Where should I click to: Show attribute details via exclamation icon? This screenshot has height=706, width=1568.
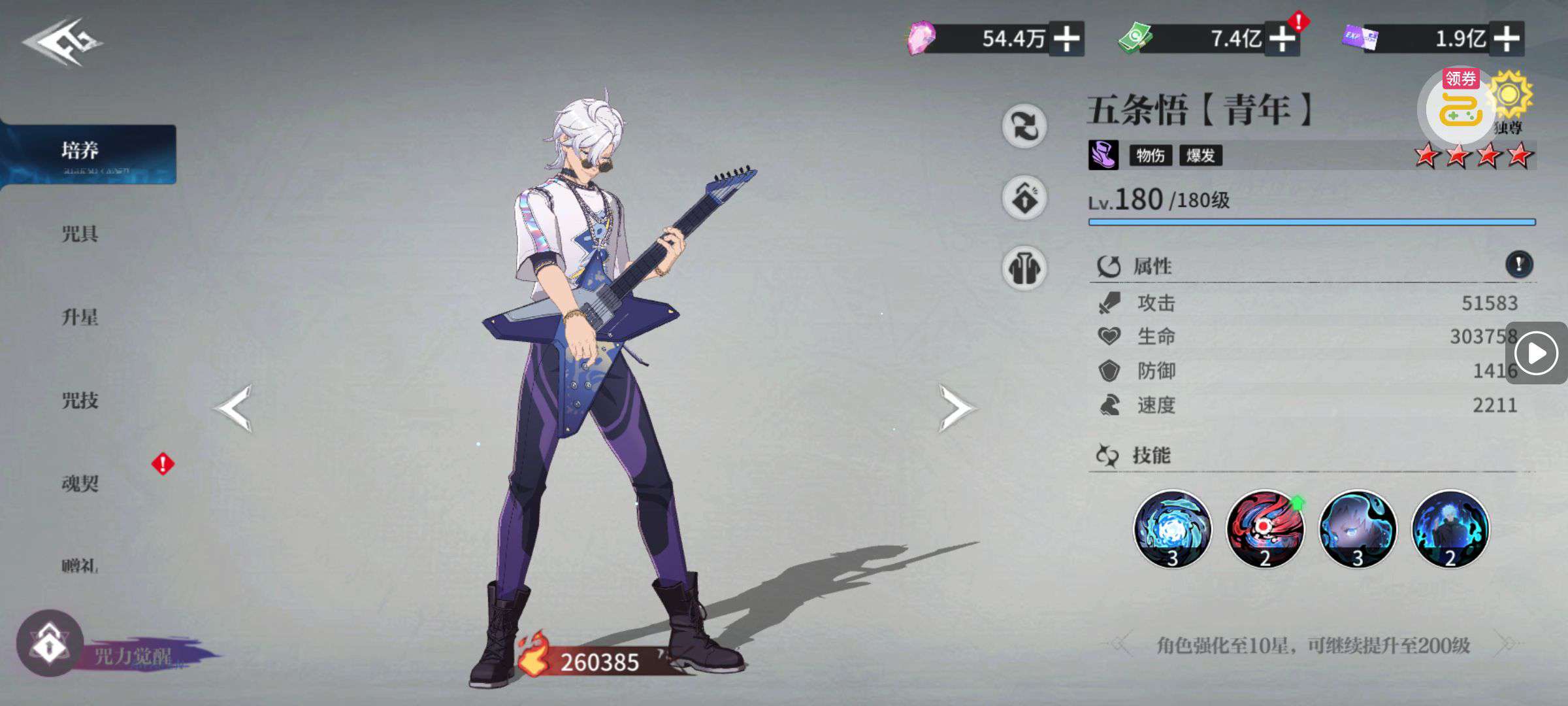pos(1518,264)
